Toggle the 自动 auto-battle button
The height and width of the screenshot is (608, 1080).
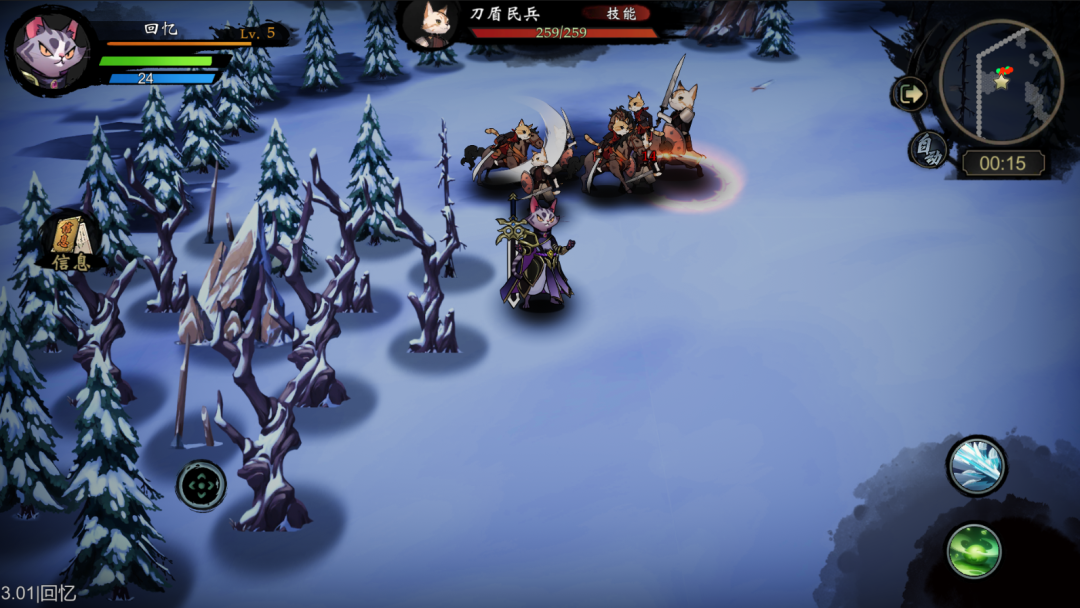[x=929, y=149]
